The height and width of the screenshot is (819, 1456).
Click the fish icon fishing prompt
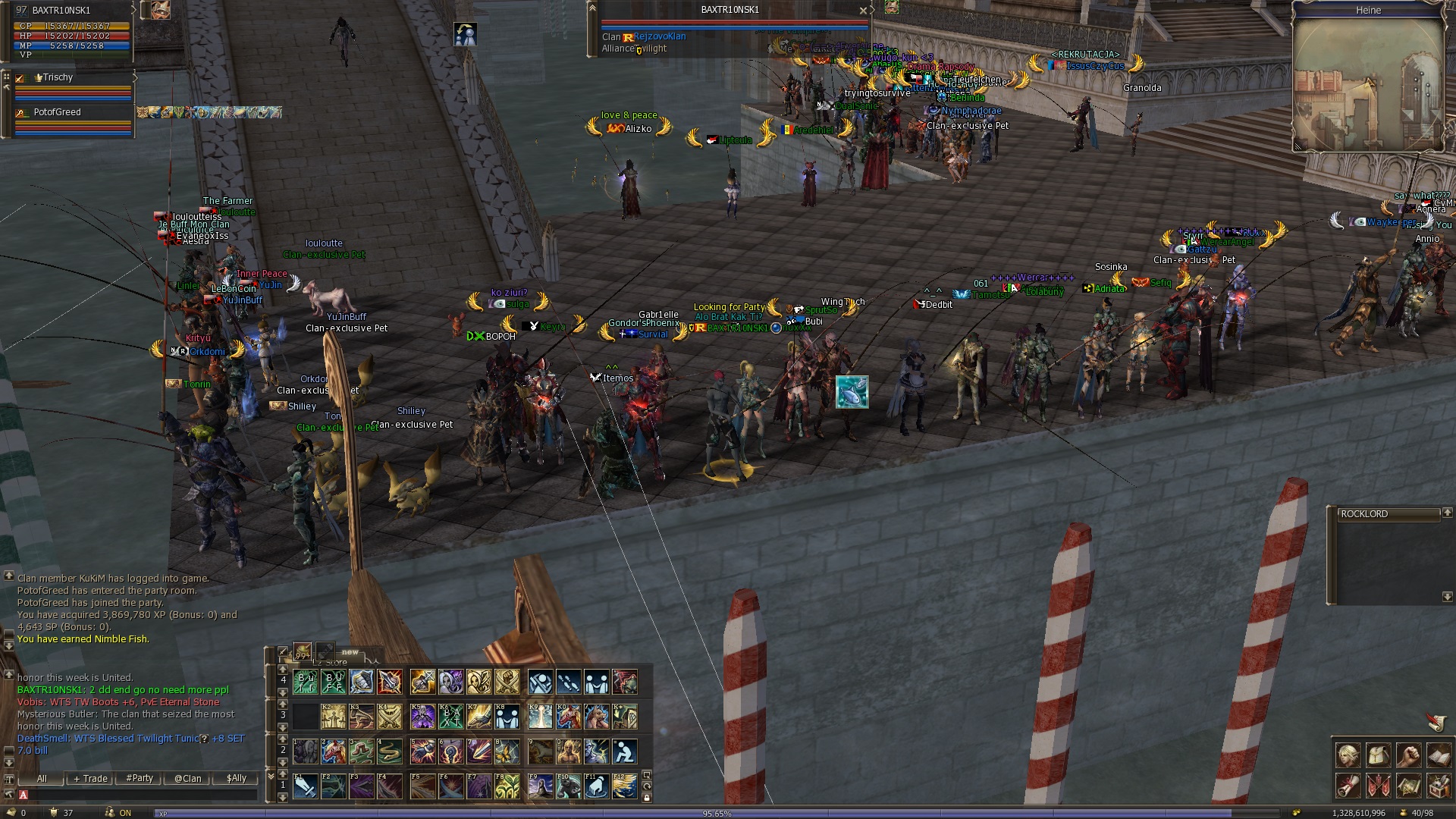(x=852, y=392)
